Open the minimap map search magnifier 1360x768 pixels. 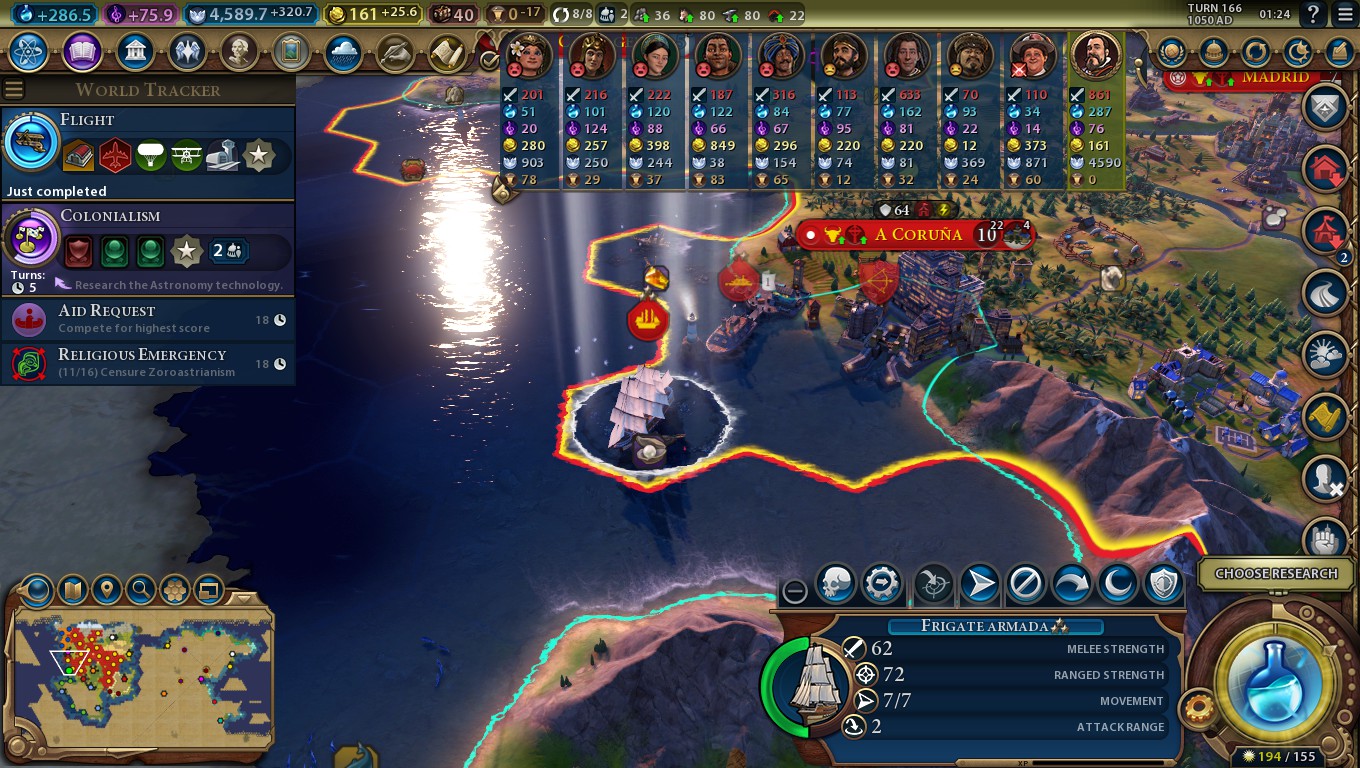141,590
